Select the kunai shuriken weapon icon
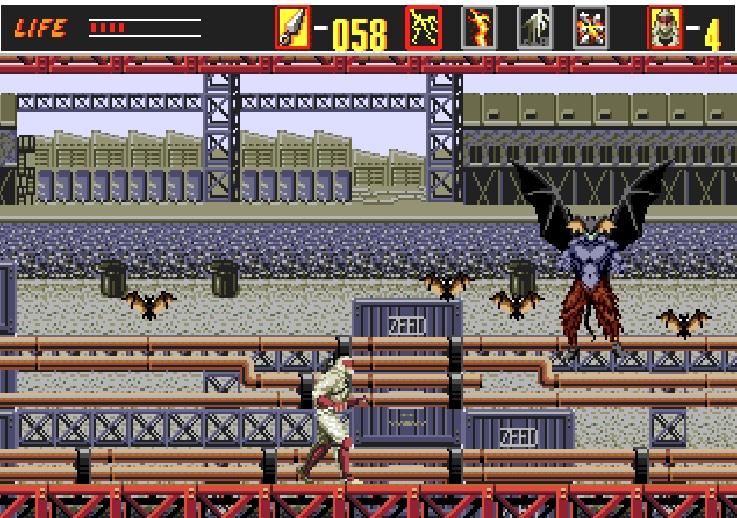The width and height of the screenshot is (737, 518). click(293, 28)
